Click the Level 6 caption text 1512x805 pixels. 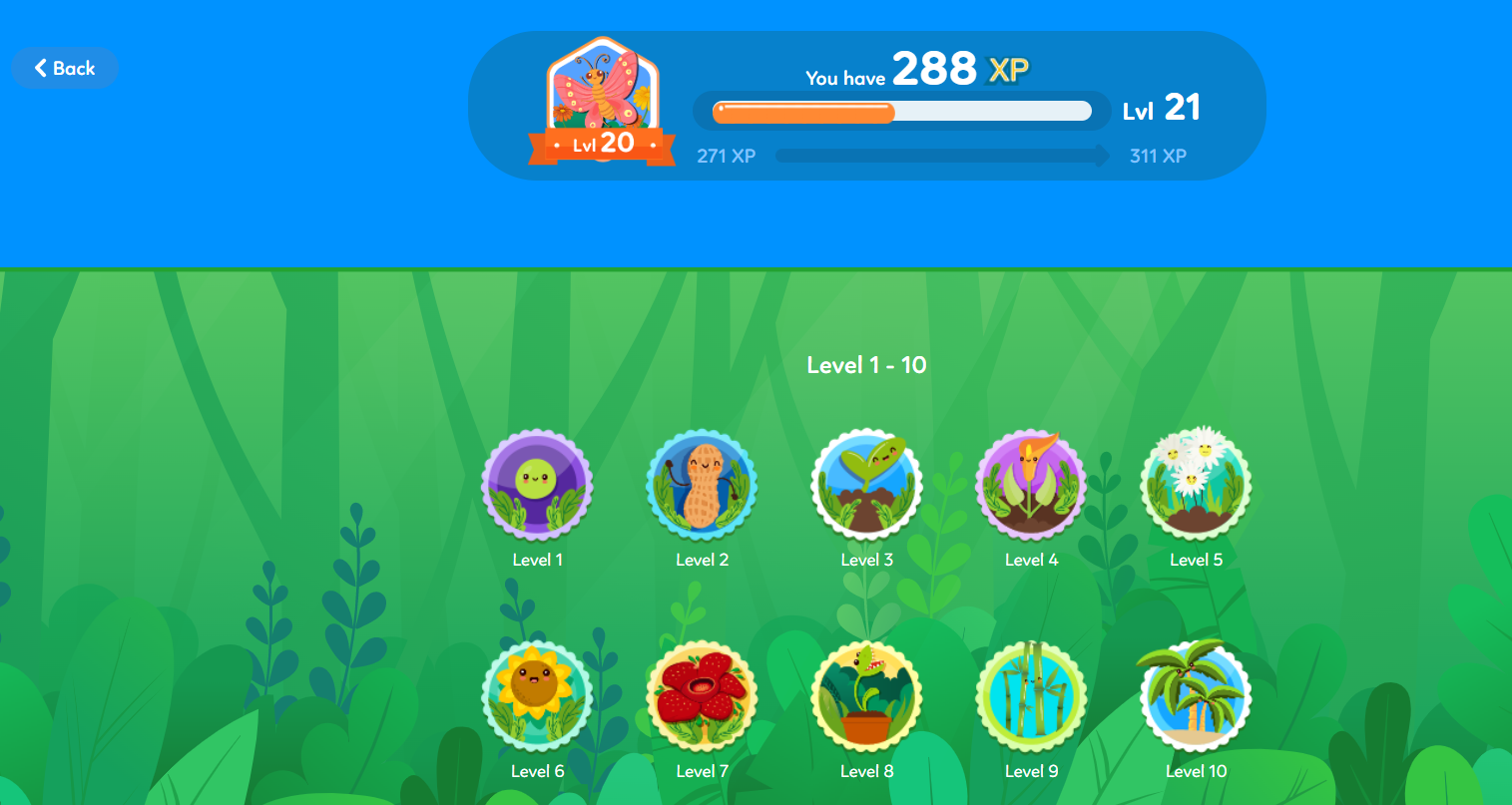[x=538, y=770]
